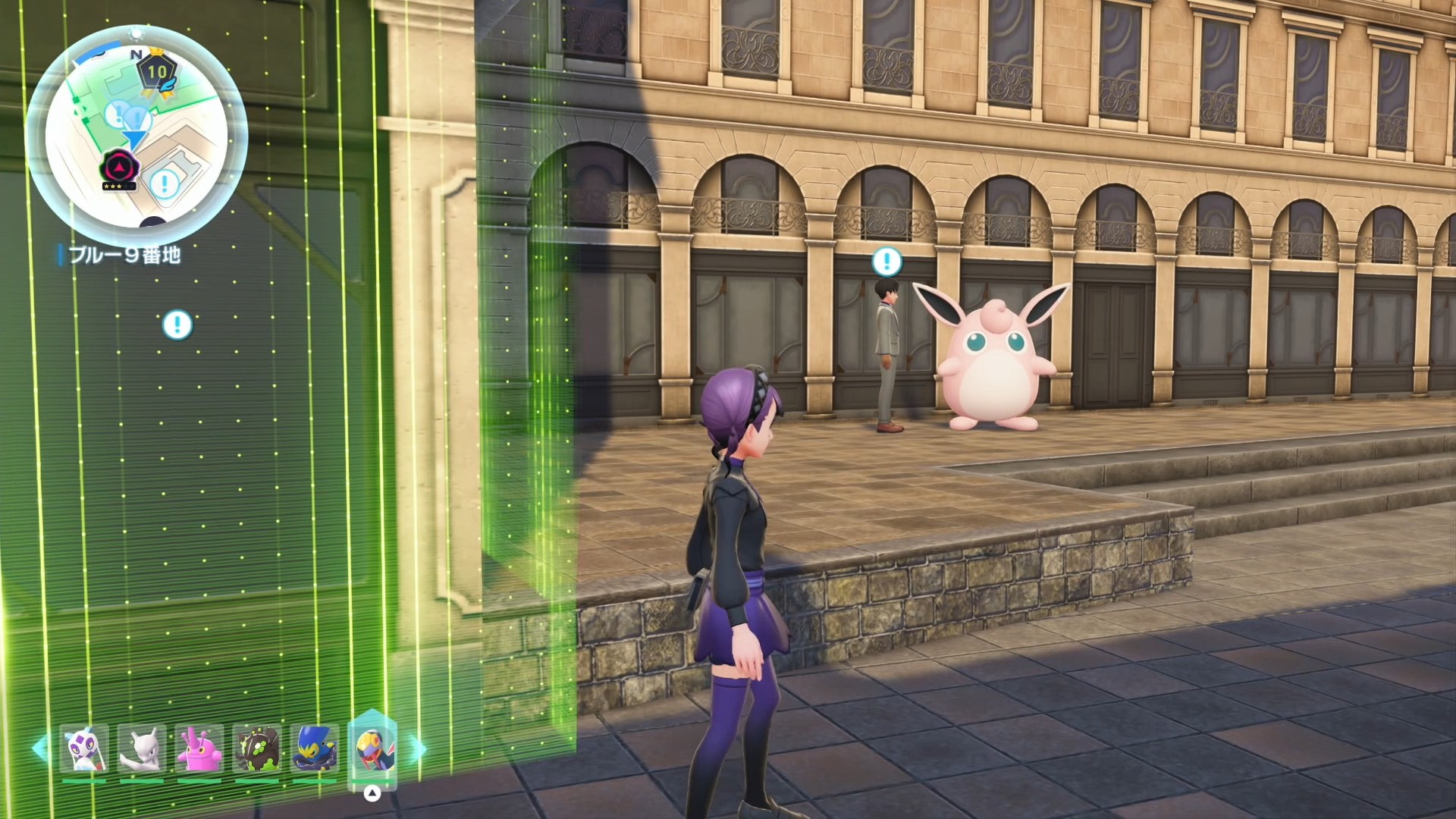1456x819 pixels.
Task: Click the exclamation marker on the minimap's grey building
Action: [x=165, y=183]
